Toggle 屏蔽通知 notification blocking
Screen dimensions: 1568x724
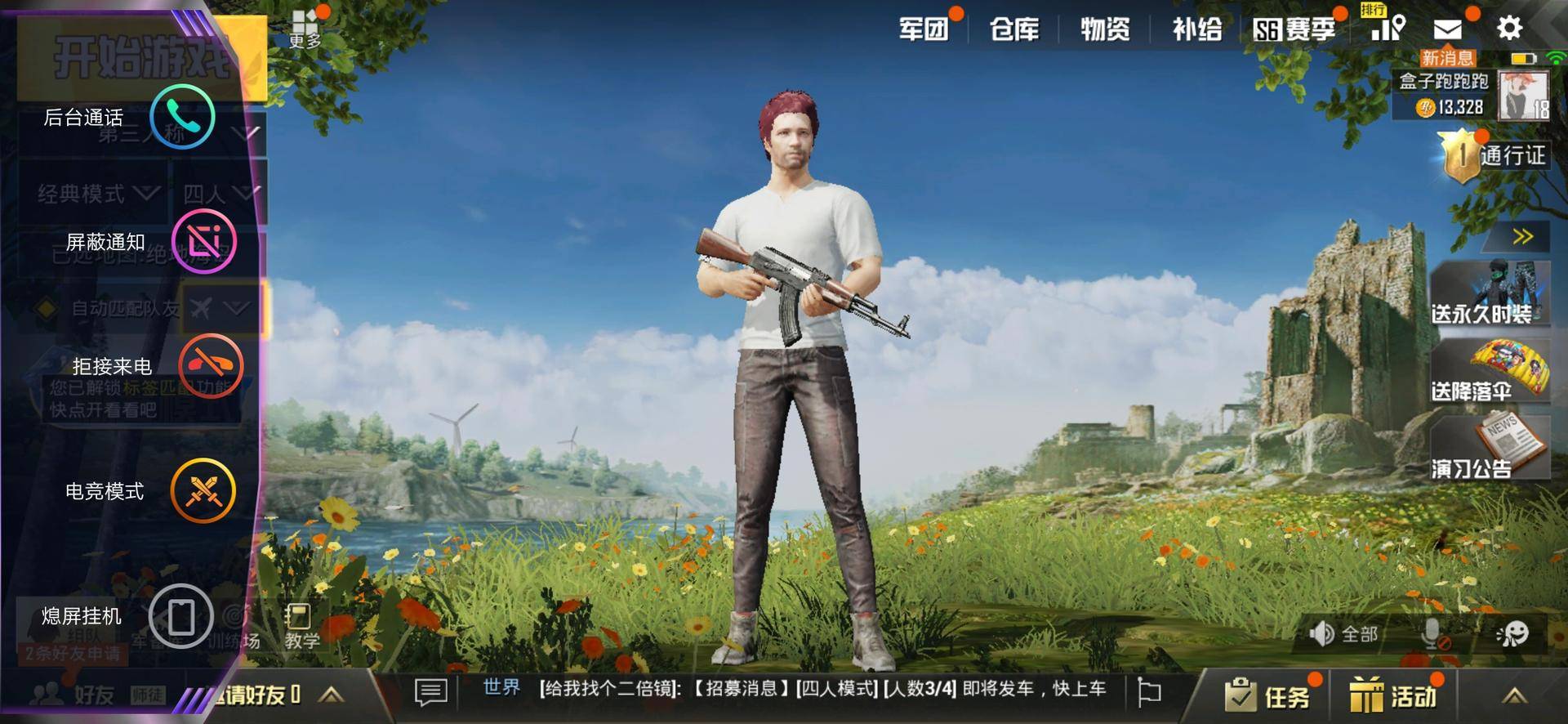coord(204,241)
